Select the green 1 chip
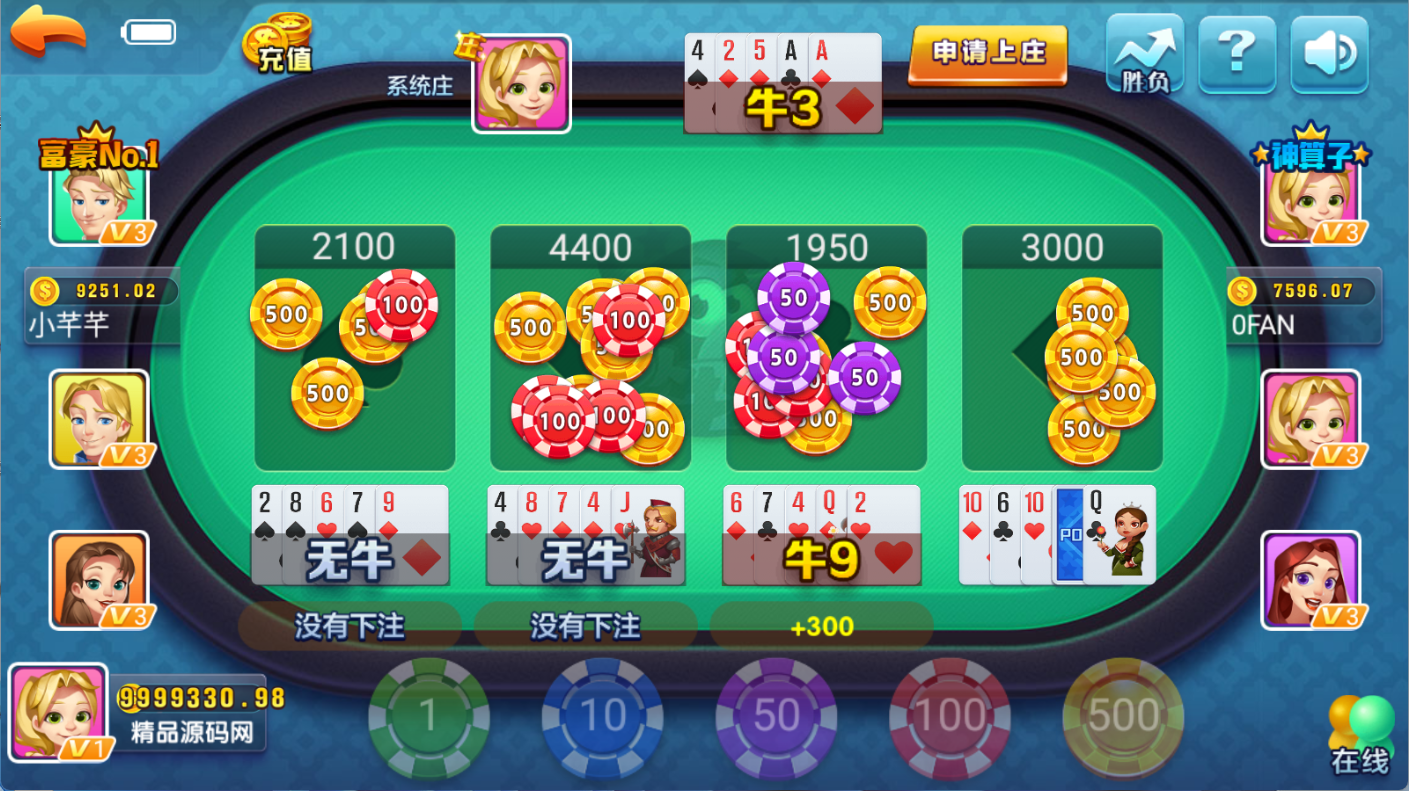 [x=429, y=716]
